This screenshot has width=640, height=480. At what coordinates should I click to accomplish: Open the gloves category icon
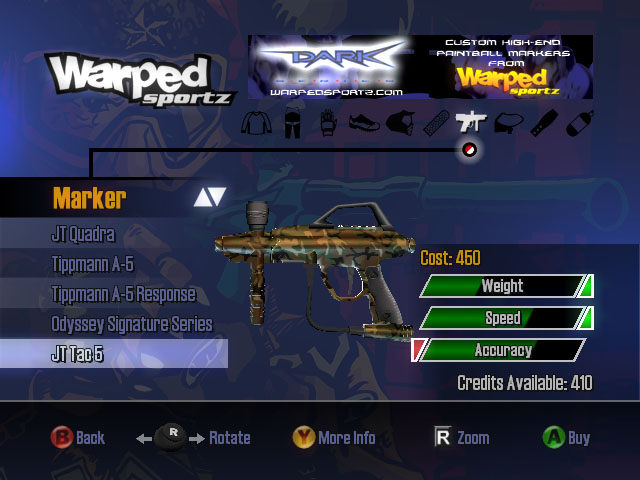click(x=326, y=125)
